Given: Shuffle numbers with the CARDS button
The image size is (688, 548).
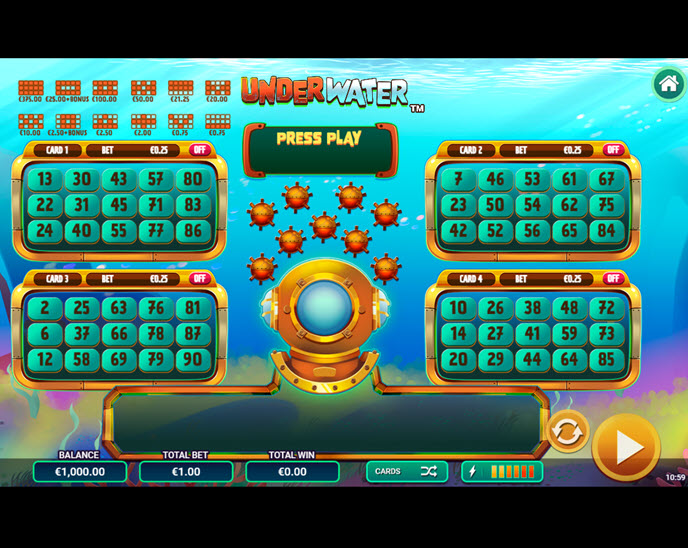Looking at the screenshot, I should point(406,471).
